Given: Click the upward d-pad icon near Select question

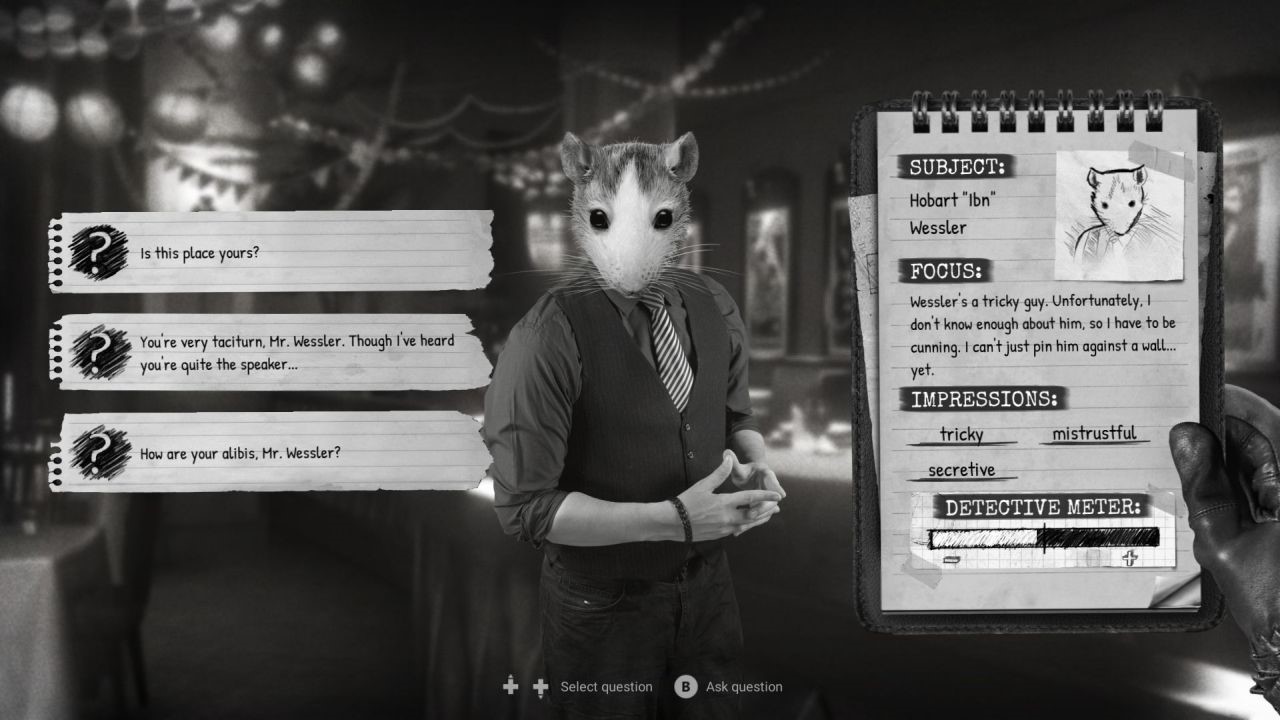Looking at the screenshot, I should pos(510,687).
